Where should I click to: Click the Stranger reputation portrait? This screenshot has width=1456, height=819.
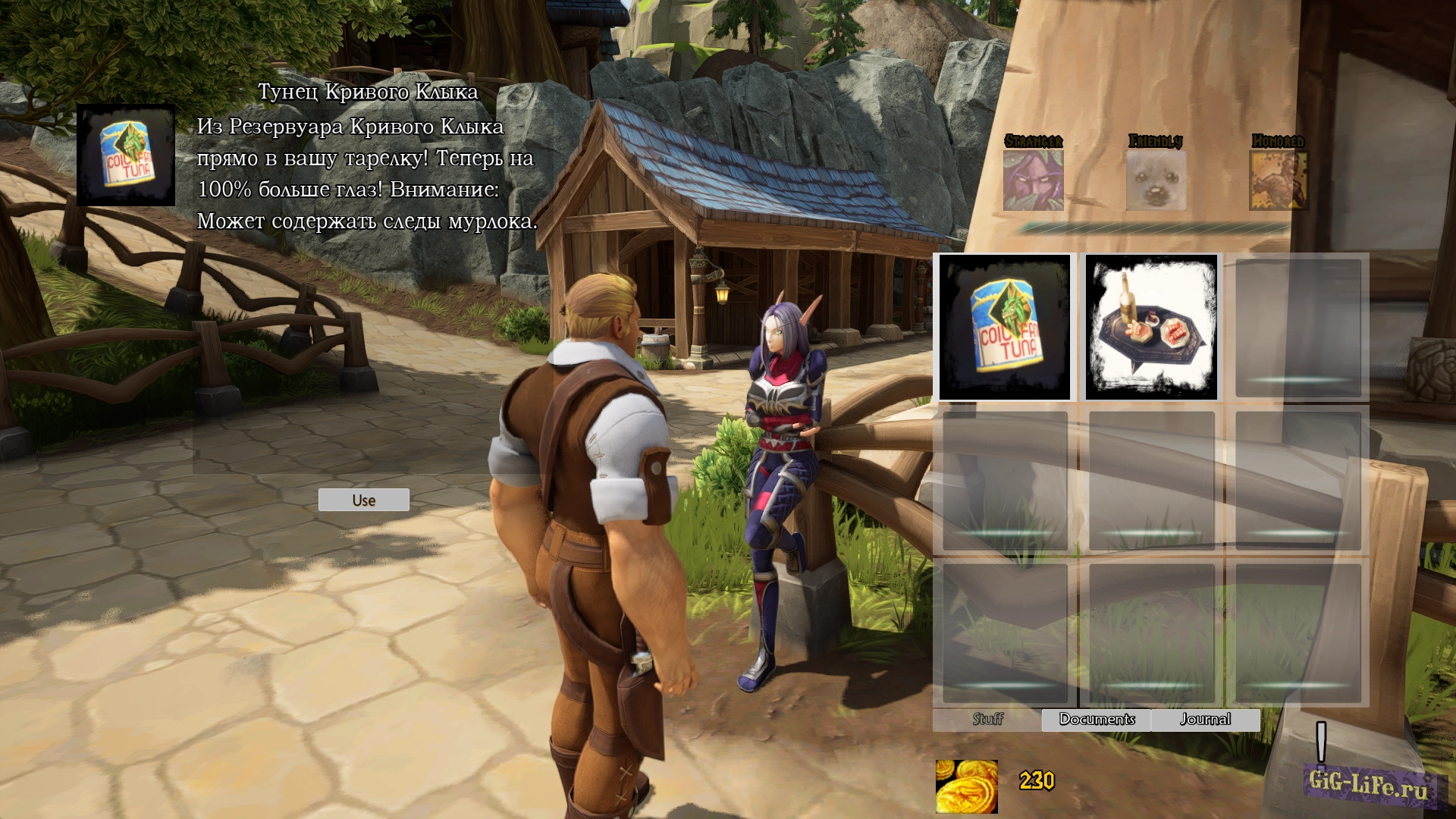[x=1033, y=180]
